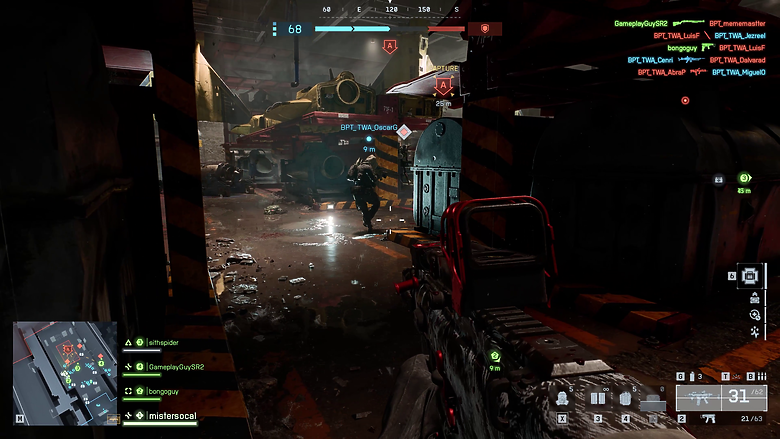The width and height of the screenshot is (780, 439).
Task: Click the enemy team shield icon
Action: click(x=485, y=29)
